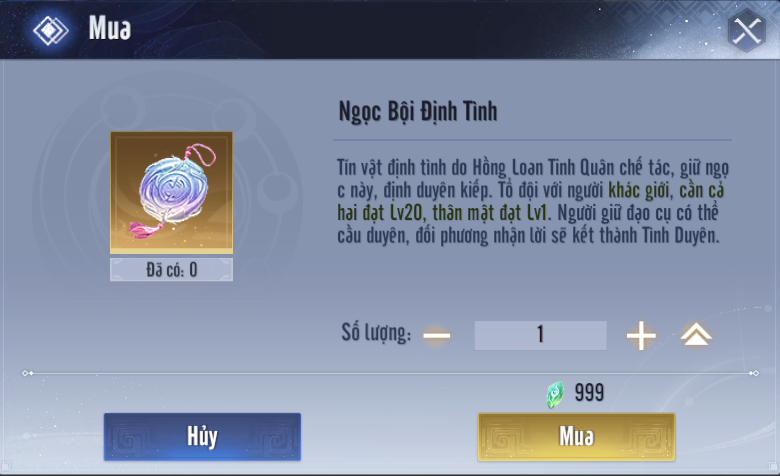Close the Mua purchase dialog
The image size is (780, 476).
tap(747, 31)
